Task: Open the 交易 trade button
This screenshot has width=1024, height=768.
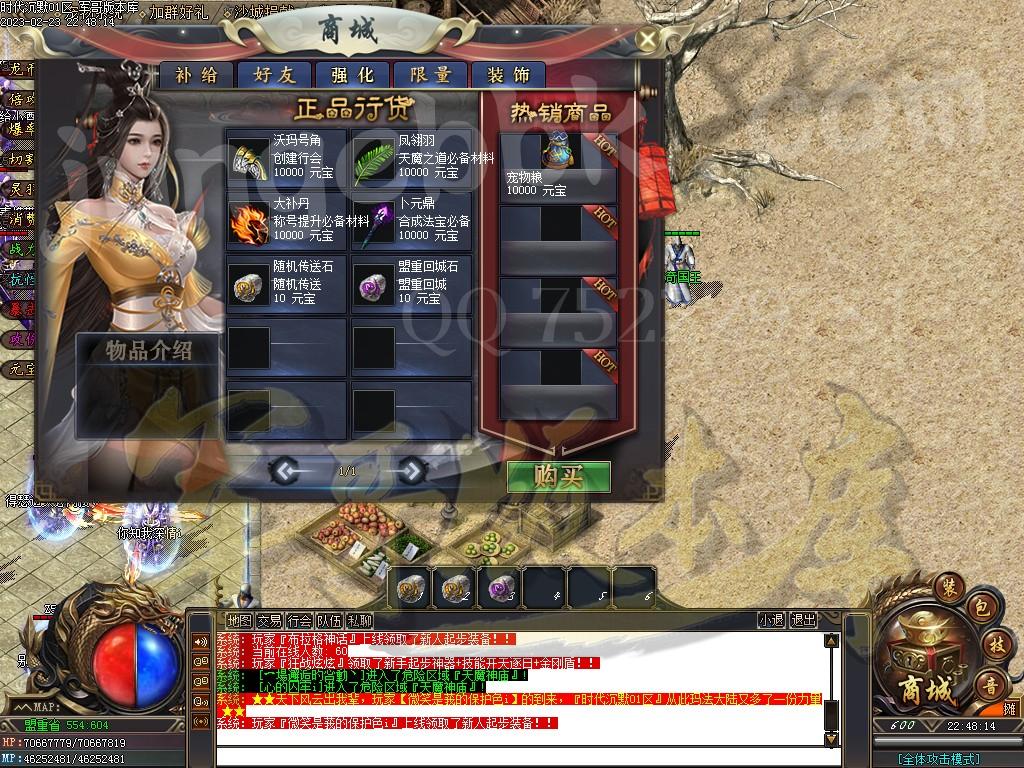Action: coord(269,621)
